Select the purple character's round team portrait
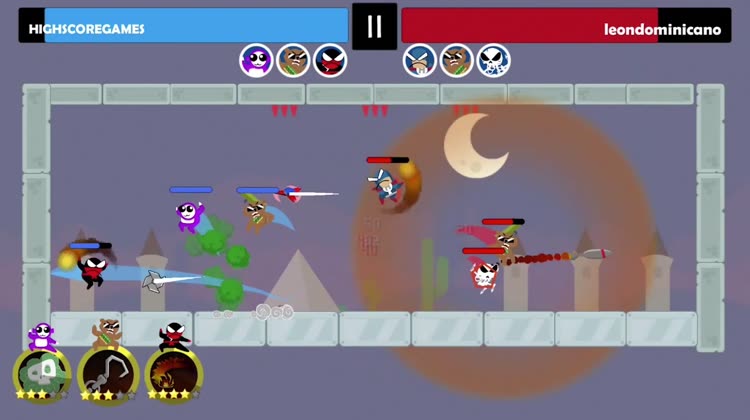This screenshot has height=420, width=750. [257, 61]
